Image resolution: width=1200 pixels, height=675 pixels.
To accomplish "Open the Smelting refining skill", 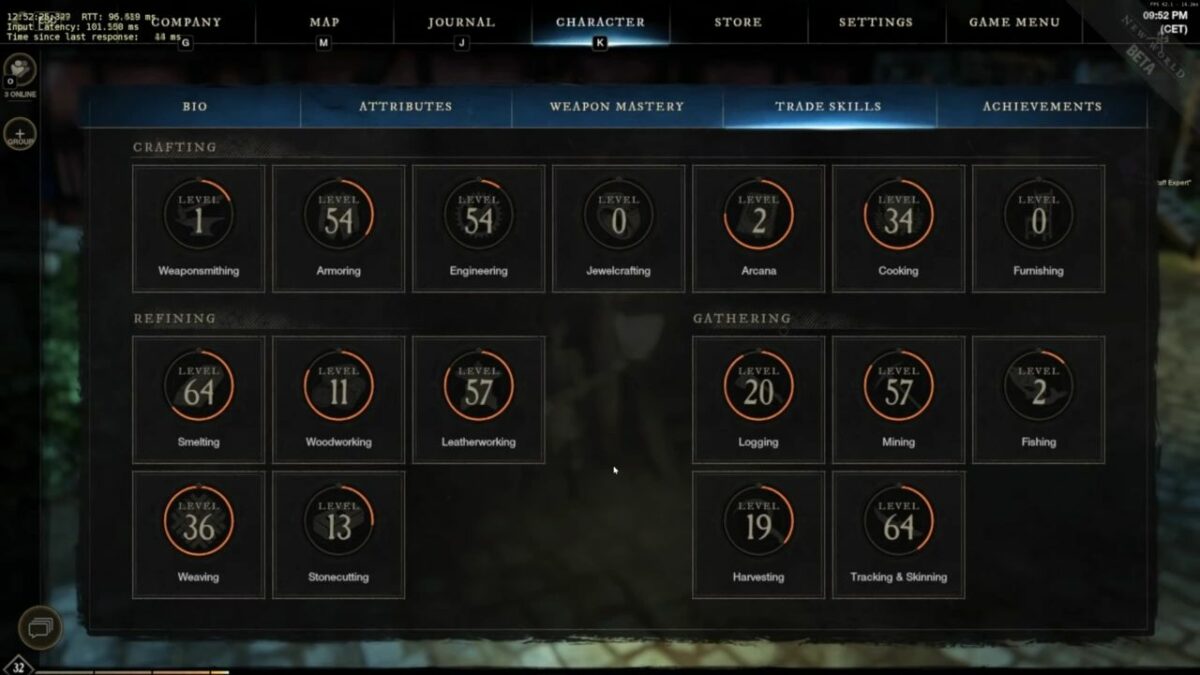I will tap(198, 399).
